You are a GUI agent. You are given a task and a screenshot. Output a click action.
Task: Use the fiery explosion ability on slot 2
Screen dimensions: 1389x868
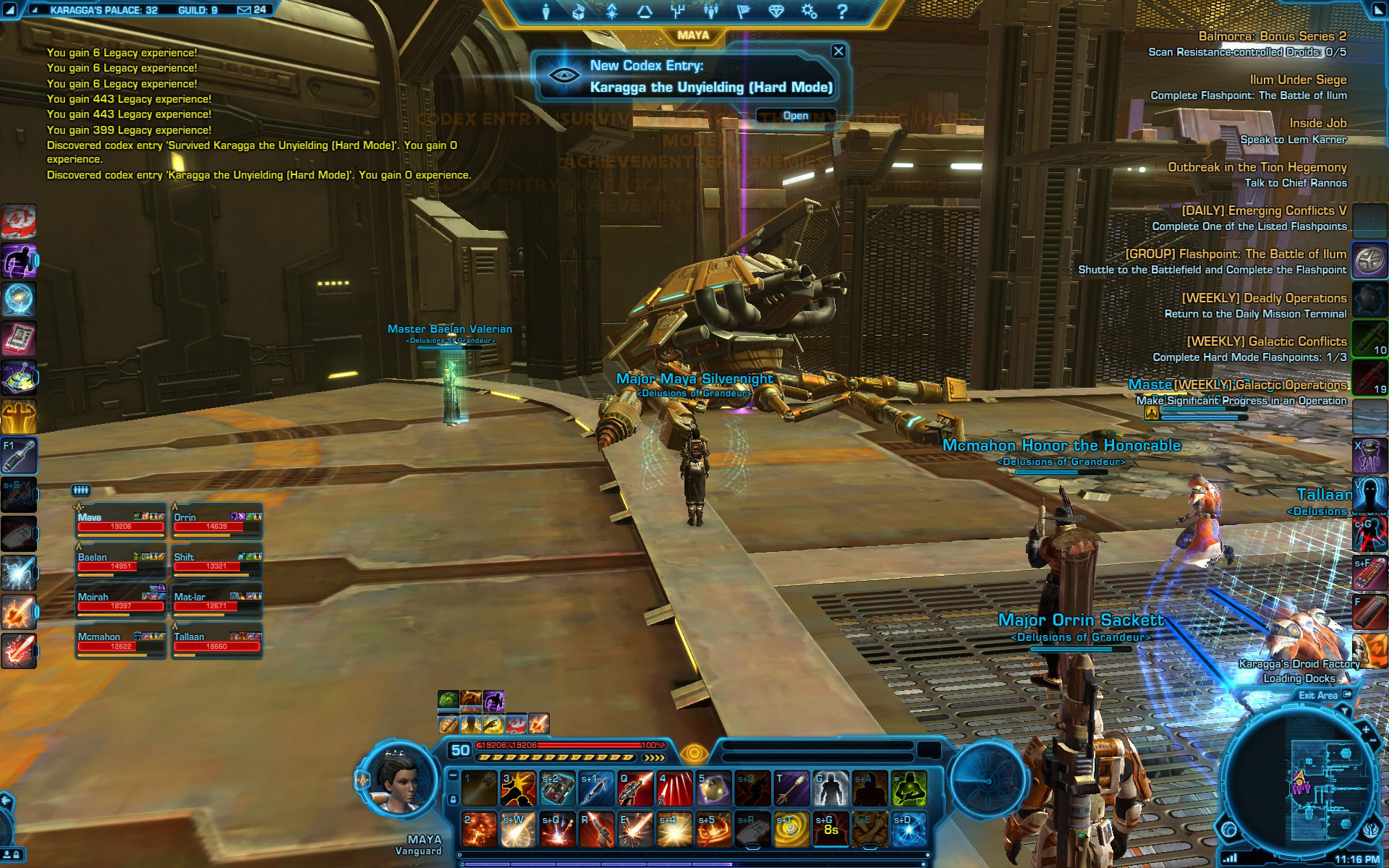point(479,829)
